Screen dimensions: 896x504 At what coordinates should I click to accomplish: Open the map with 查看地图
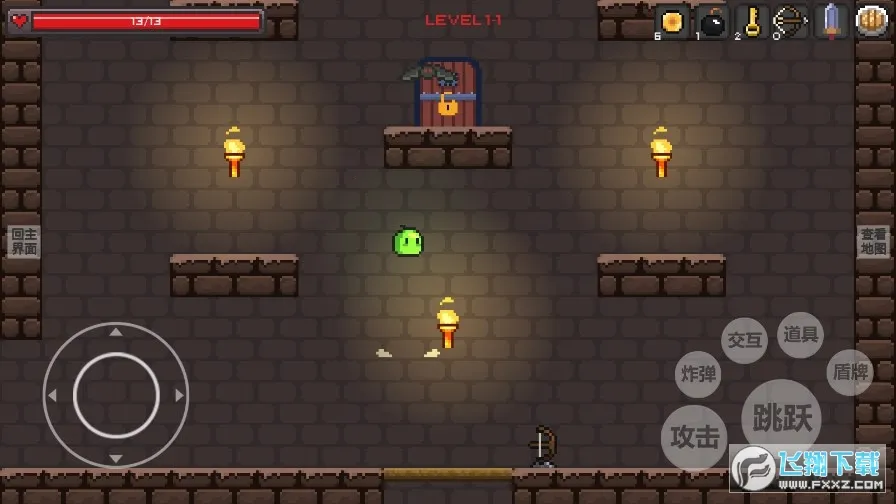[x=873, y=242]
